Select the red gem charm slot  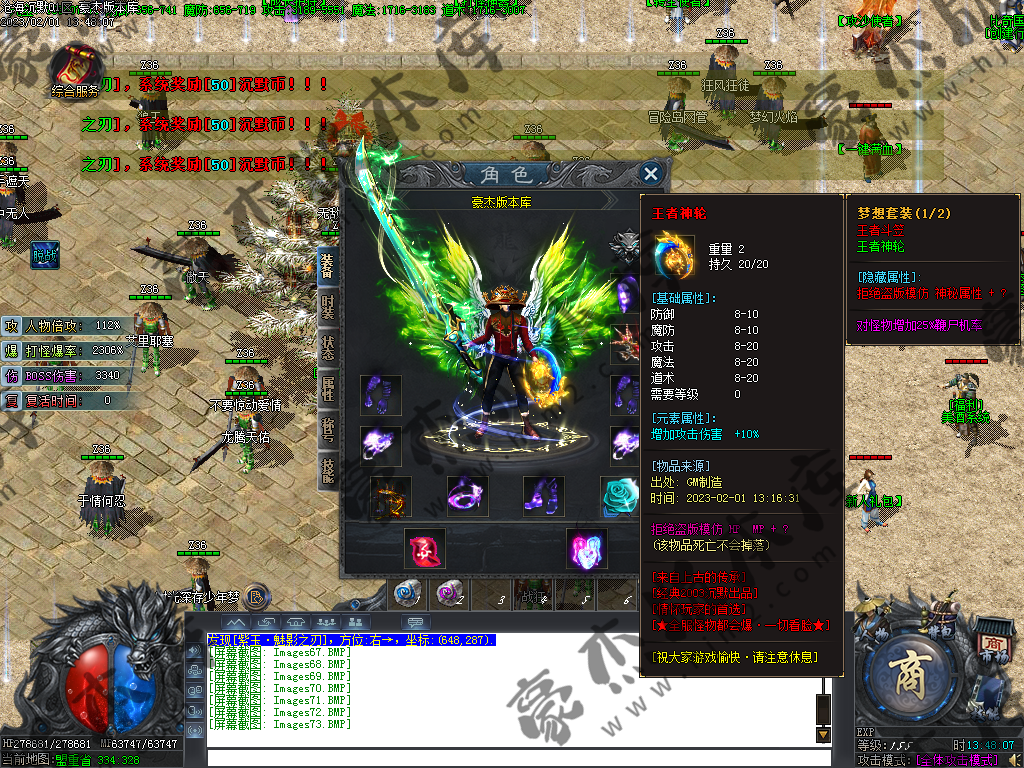425,549
